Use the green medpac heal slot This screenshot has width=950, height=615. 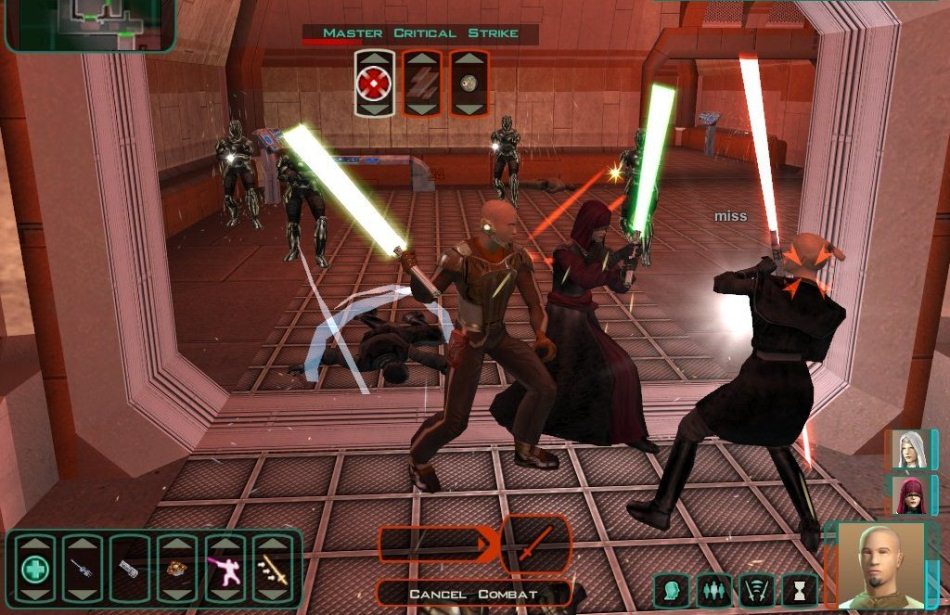coord(35,570)
